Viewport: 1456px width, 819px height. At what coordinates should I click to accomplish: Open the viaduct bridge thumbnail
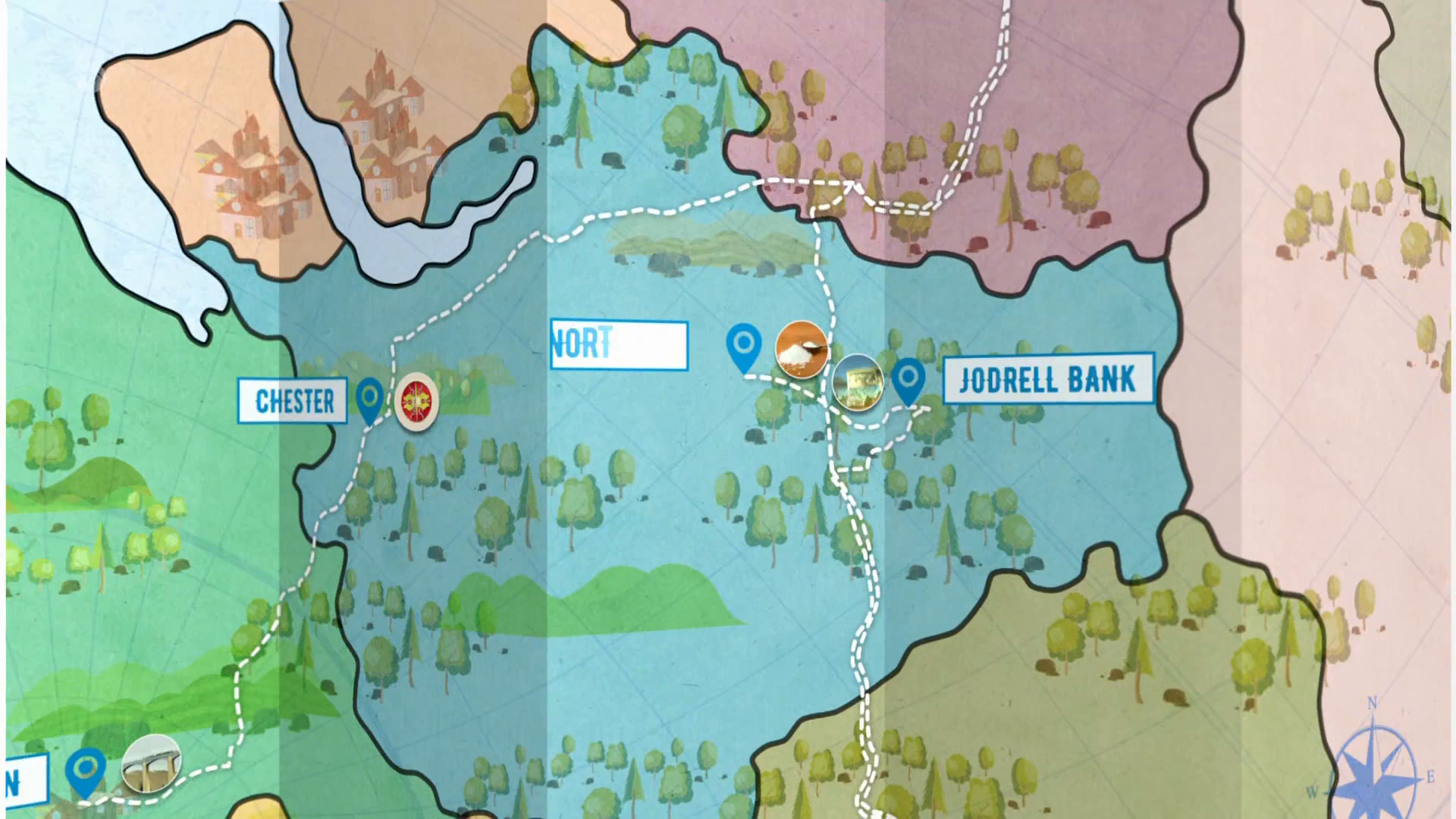coord(151,763)
